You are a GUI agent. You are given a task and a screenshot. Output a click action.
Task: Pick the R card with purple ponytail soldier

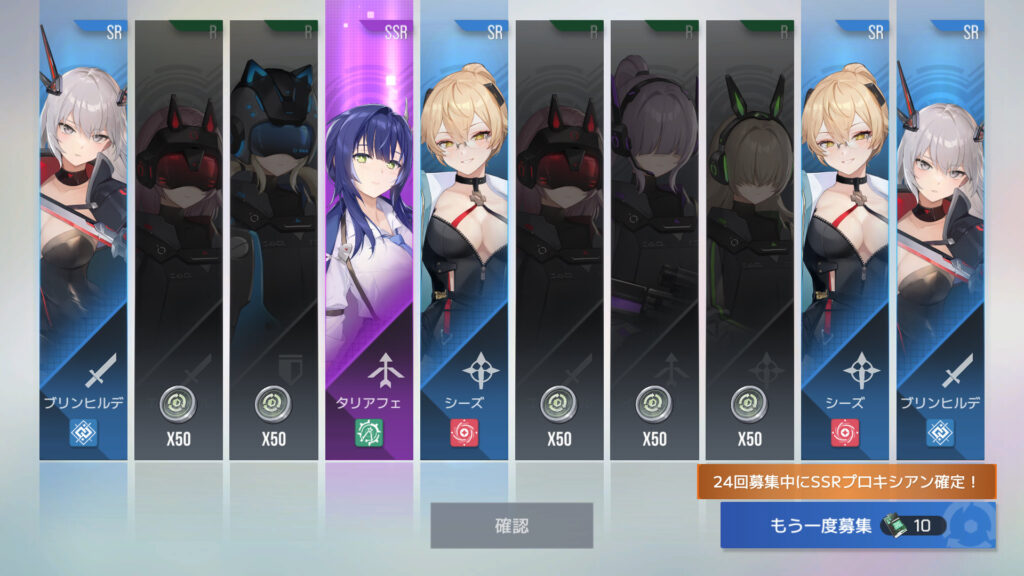pos(654,240)
